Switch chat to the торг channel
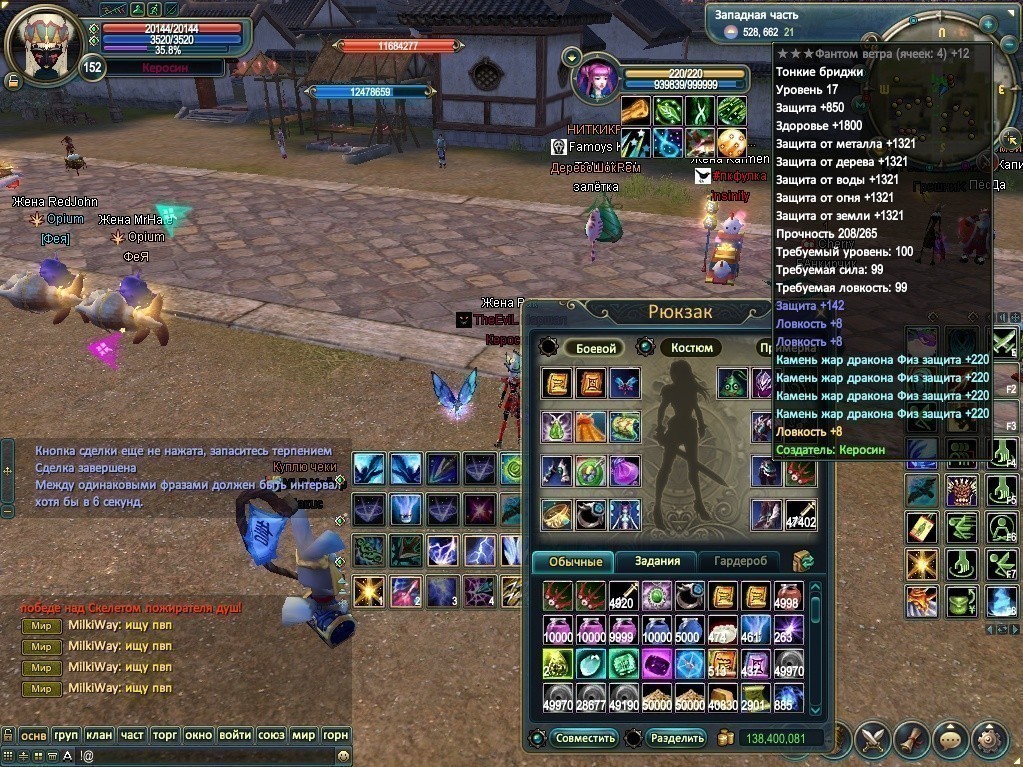Screen dimensions: 1023x767 point(165,735)
